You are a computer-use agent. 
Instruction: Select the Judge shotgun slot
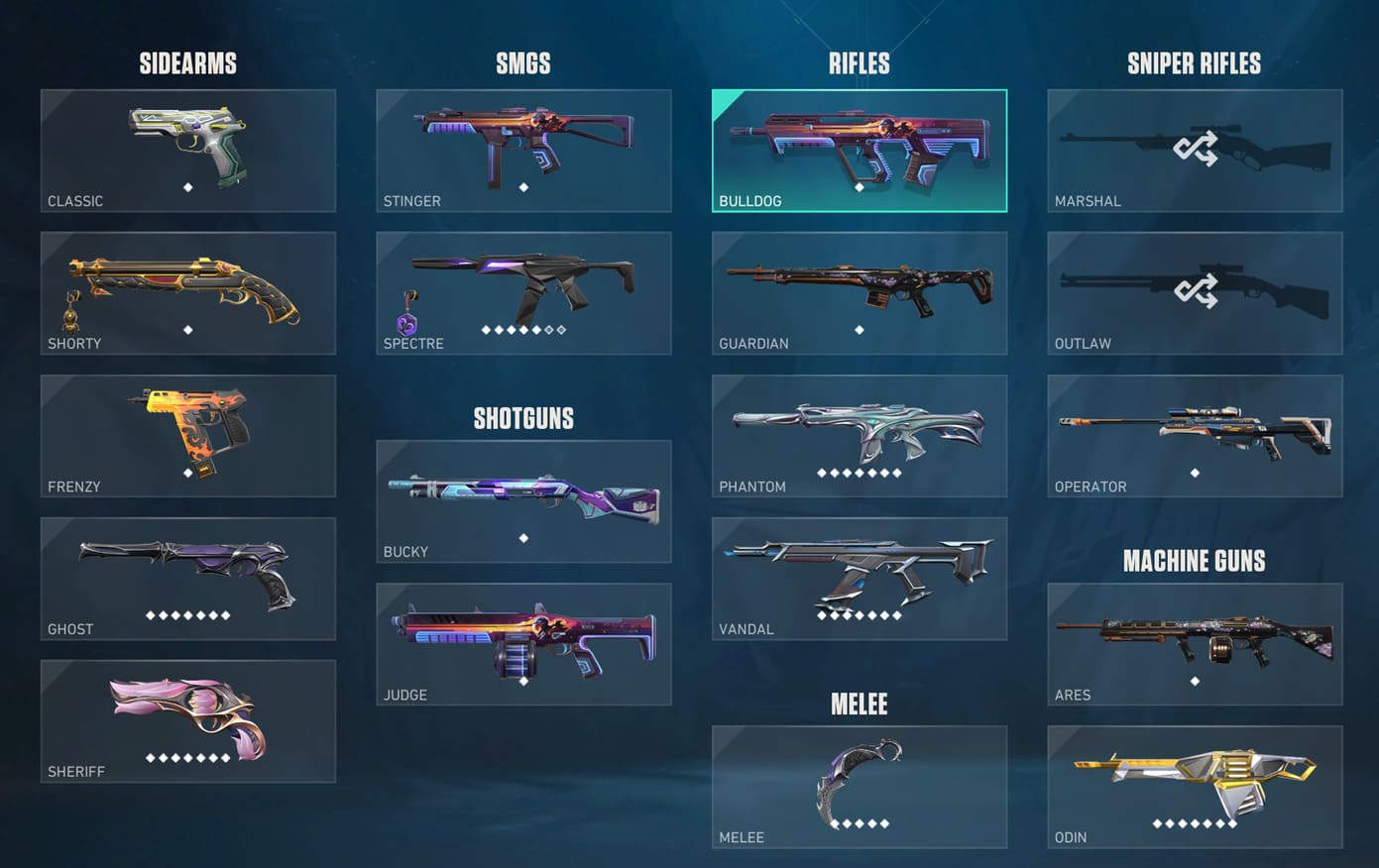tap(523, 644)
